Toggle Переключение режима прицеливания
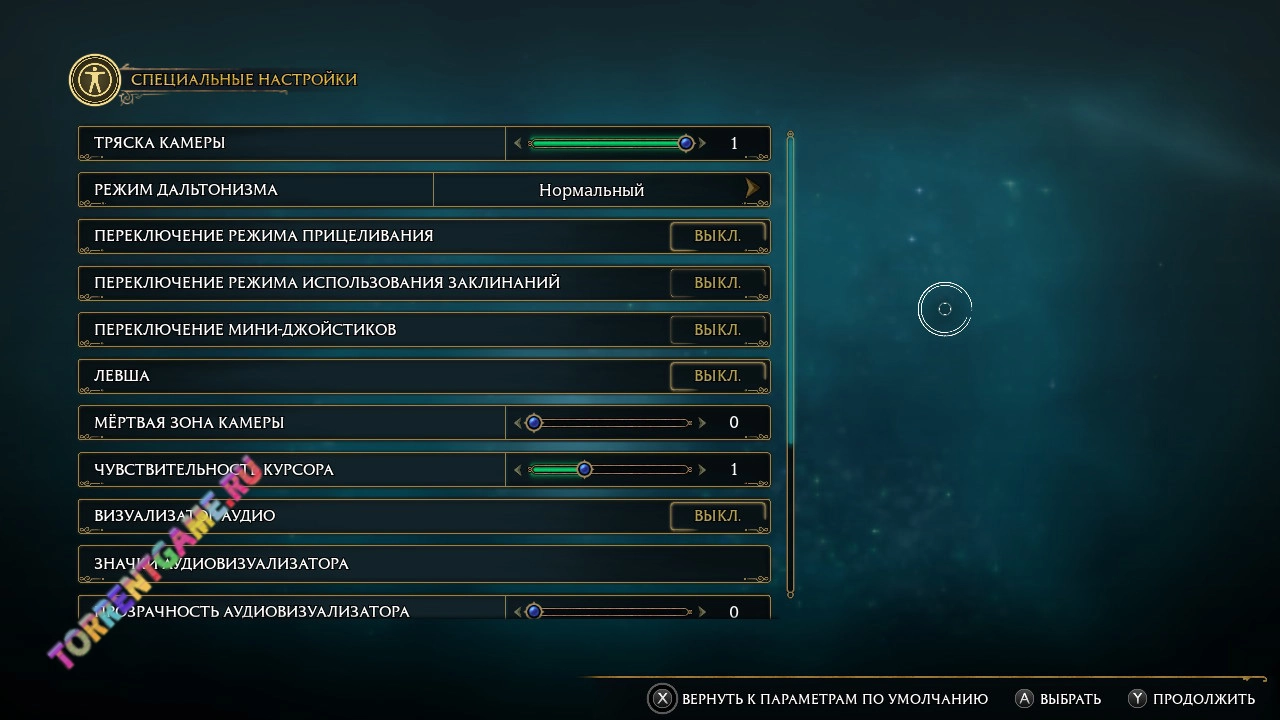Screen dimensions: 1280x720 [x=718, y=236]
